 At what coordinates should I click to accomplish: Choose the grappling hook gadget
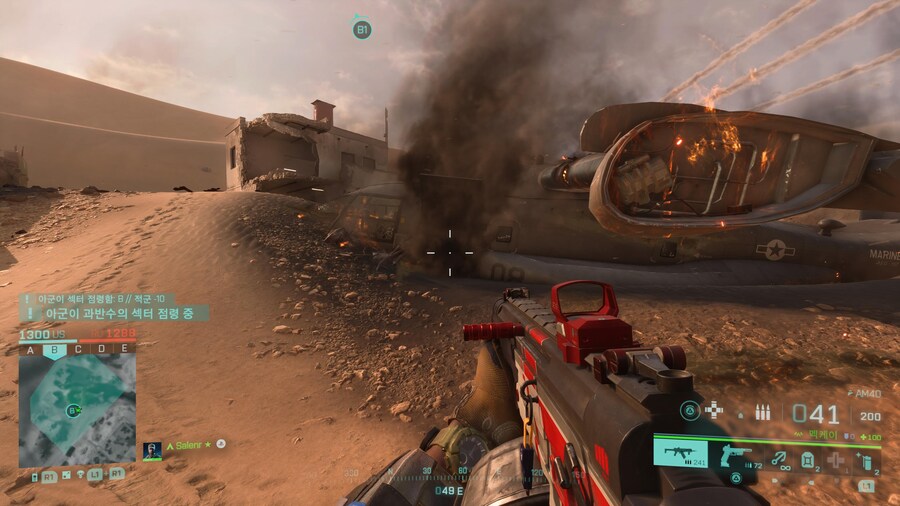(x=778, y=458)
